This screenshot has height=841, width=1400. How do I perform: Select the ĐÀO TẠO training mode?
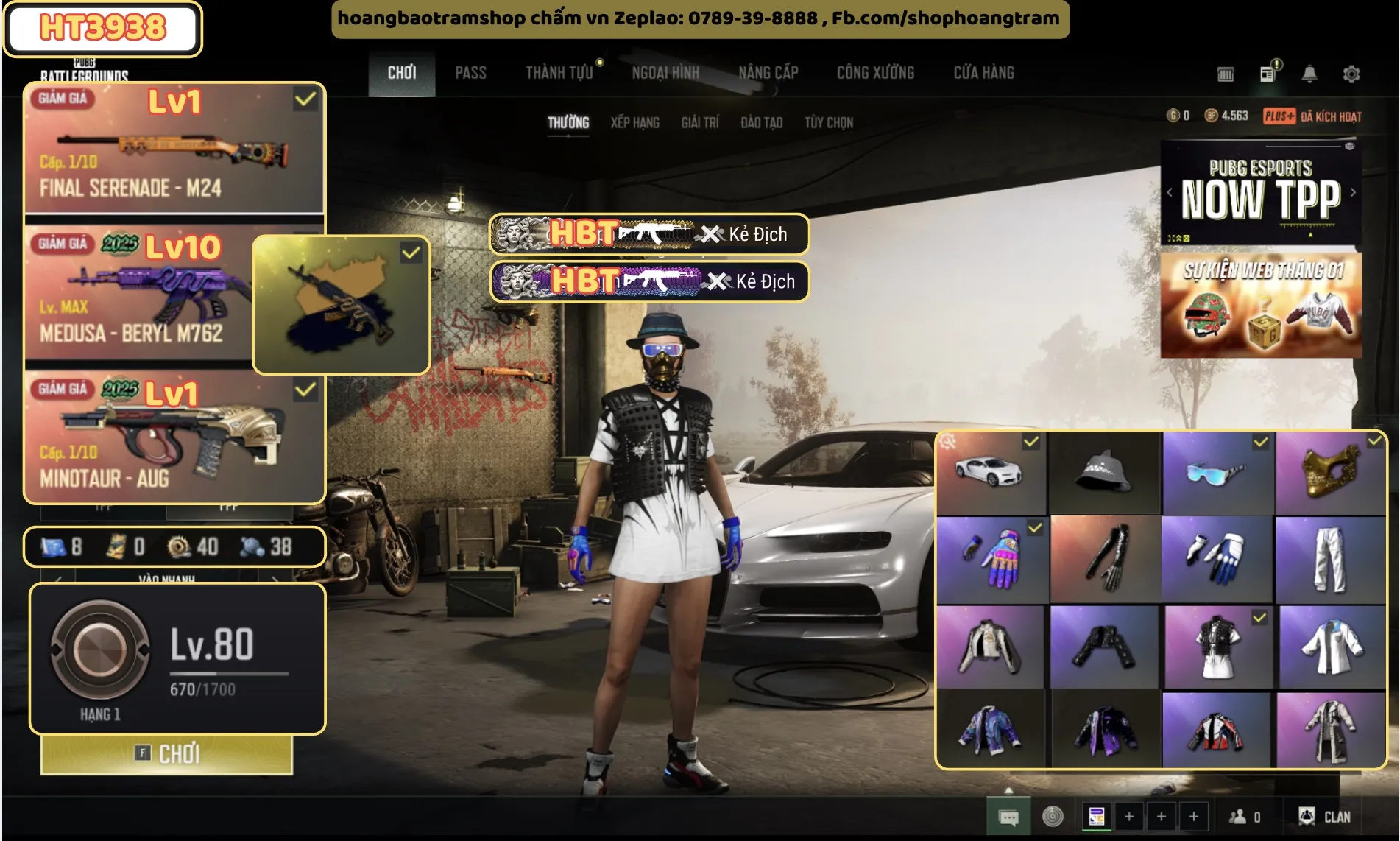pyautogui.click(x=761, y=123)
